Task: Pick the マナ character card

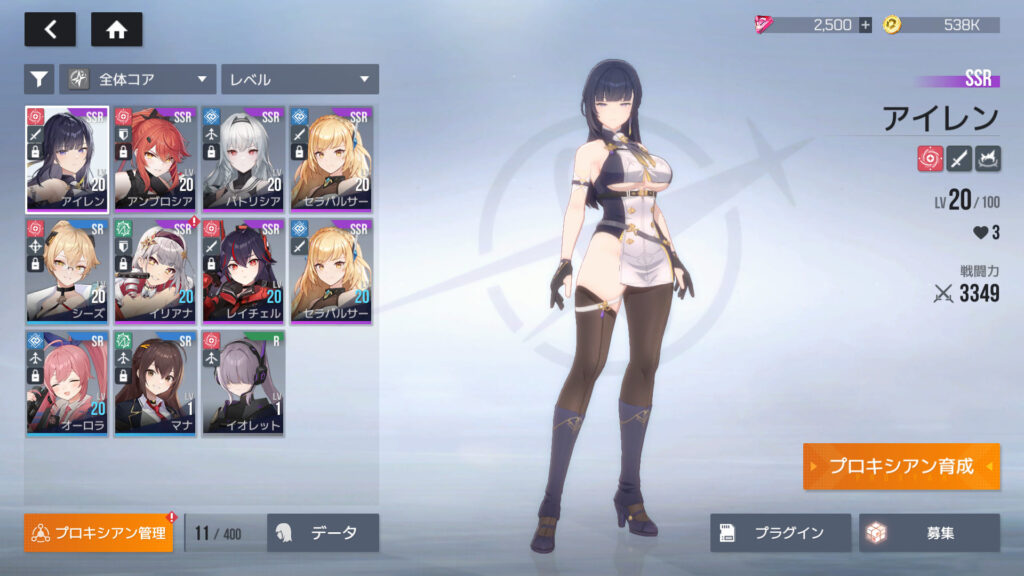Action: pos(155,383)
